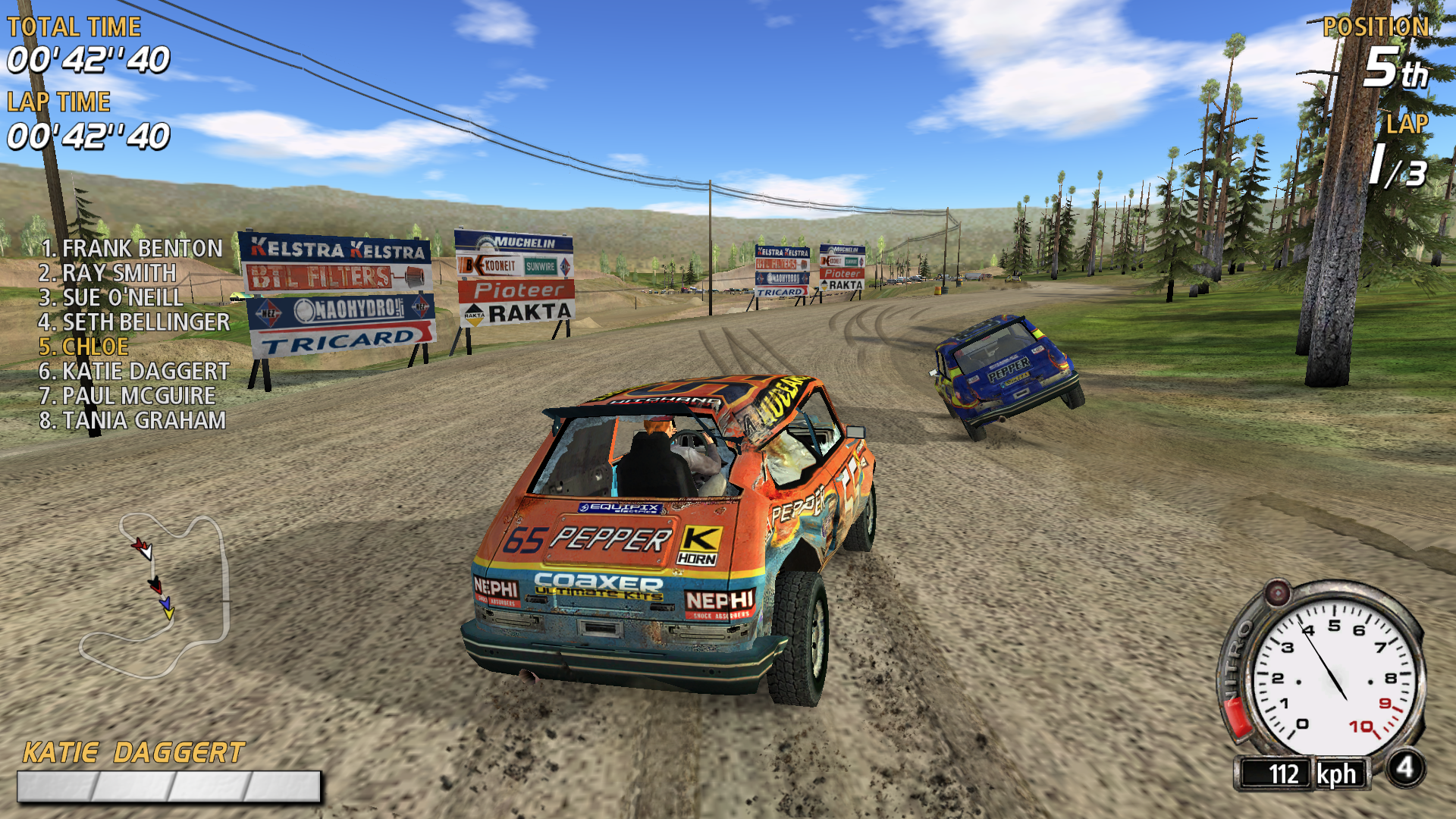Choose Sue O'Neill's leaderboard row
Screen dimensions: 1456x819
[x=111, y=297]
